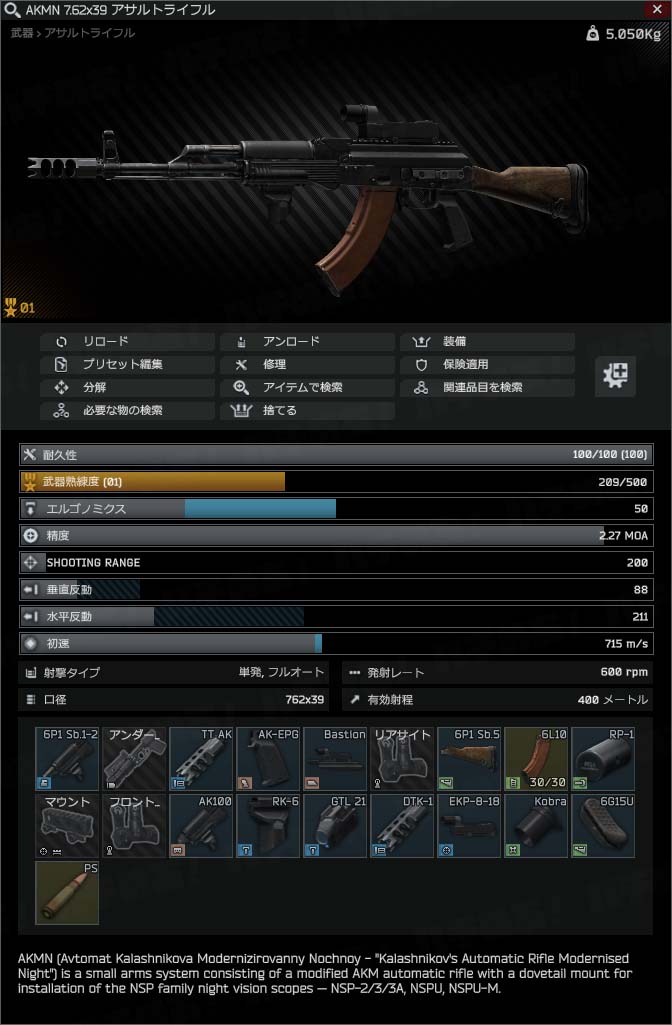The height and width of the screenshot is (1025, 672).
Task: Equip the rifle with 装備
Action: (487, 341)
